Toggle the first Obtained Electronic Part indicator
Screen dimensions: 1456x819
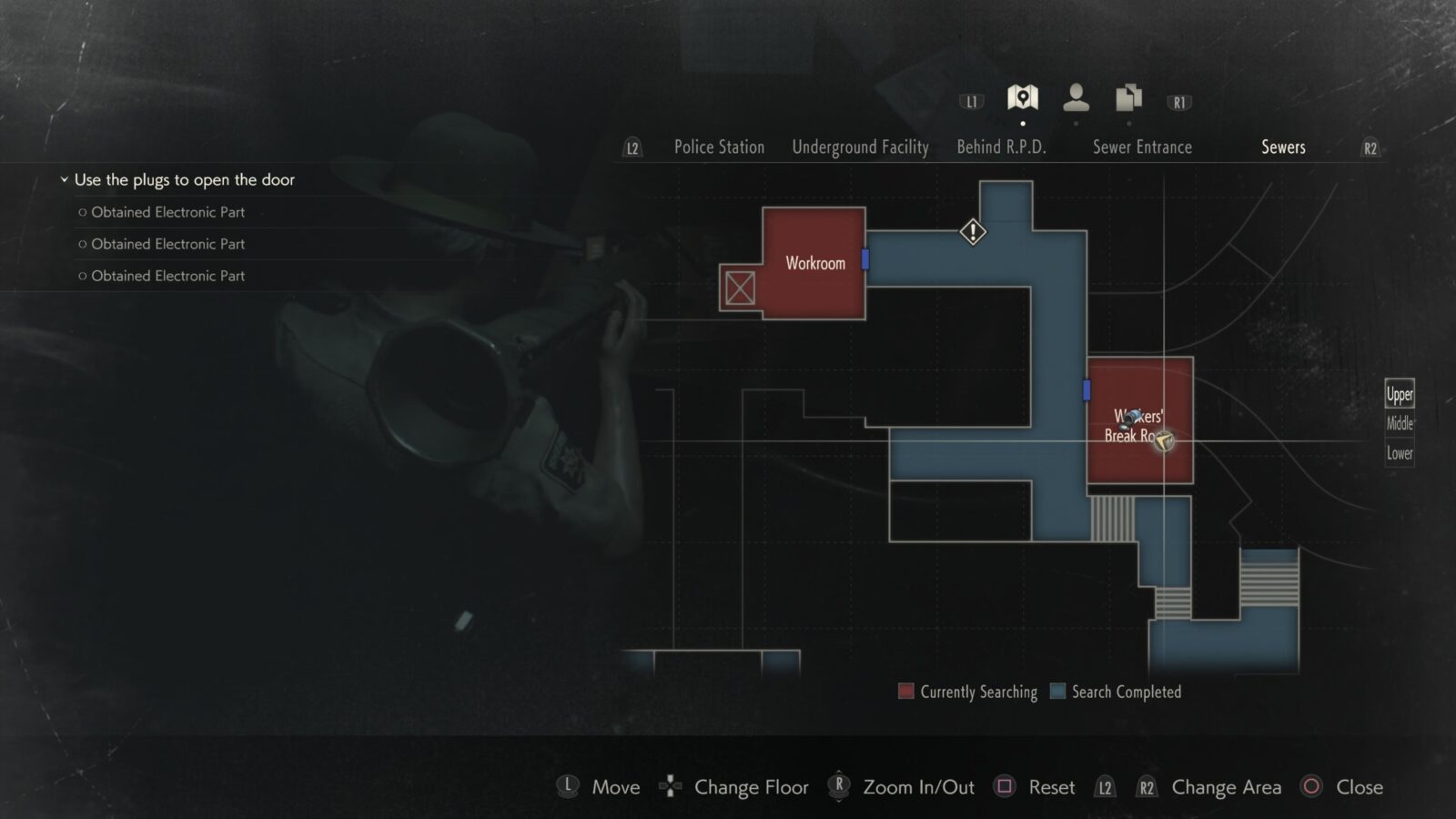click(82, 212)
